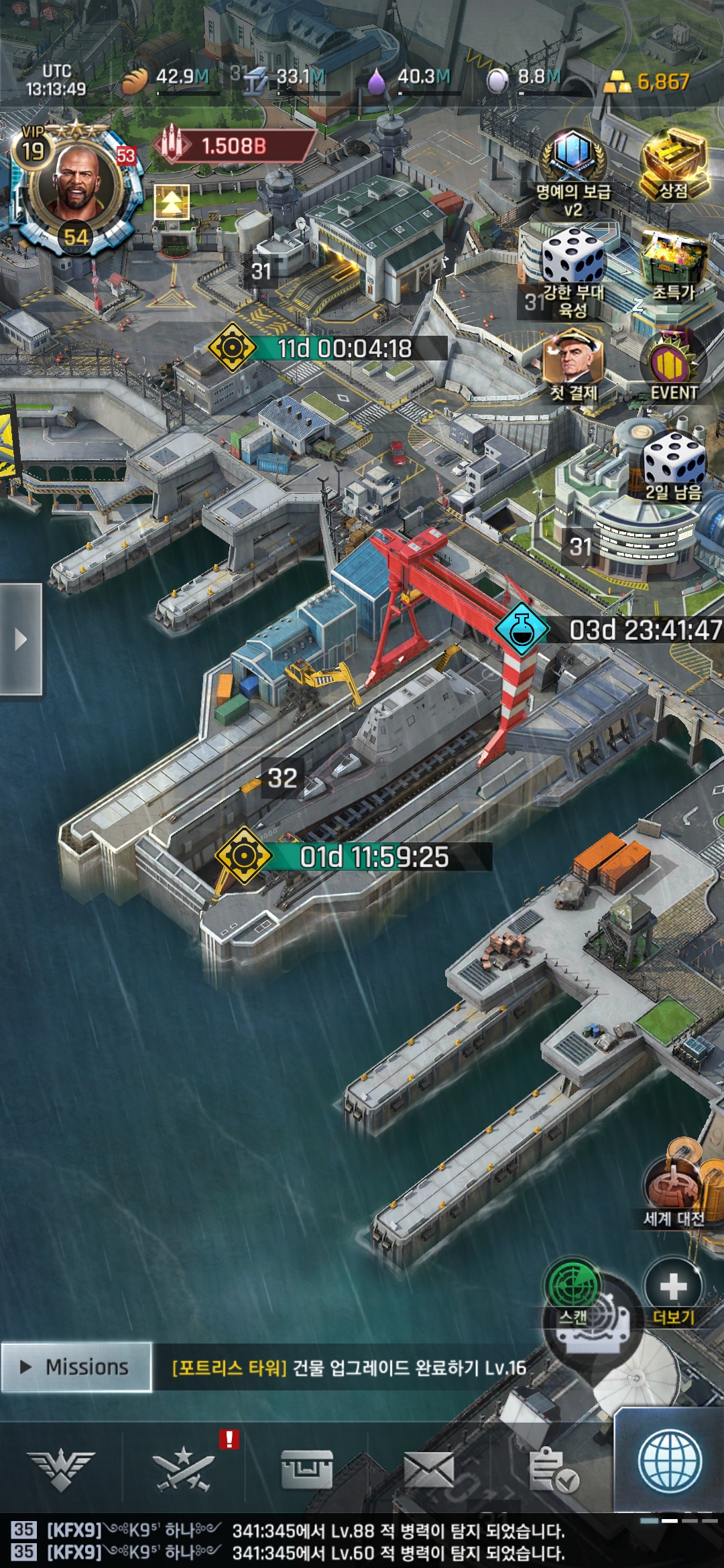The width and height of the screenshot is (724, 1568).
Task: Open the inventory crate menu
Action: [x=307, y=1471]
